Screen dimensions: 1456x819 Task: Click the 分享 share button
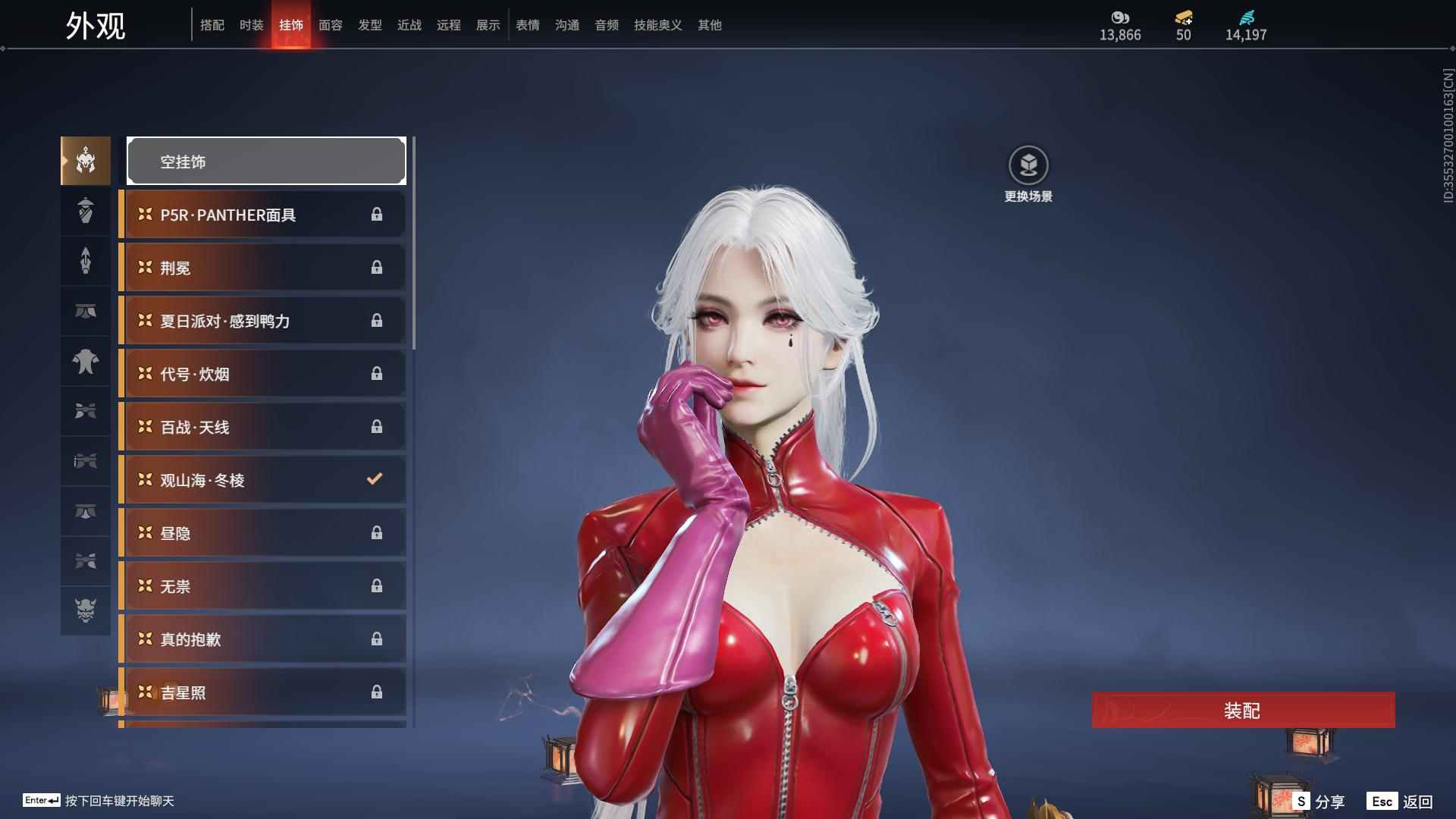coord(1320,801)
